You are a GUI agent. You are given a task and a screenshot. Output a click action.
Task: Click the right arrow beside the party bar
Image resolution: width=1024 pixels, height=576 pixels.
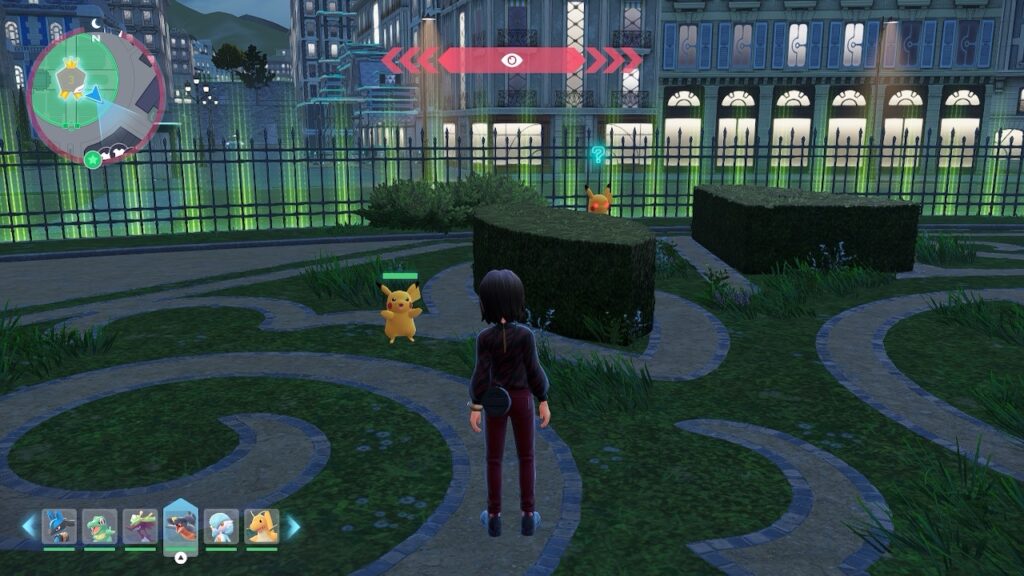[x=293, y=526]
